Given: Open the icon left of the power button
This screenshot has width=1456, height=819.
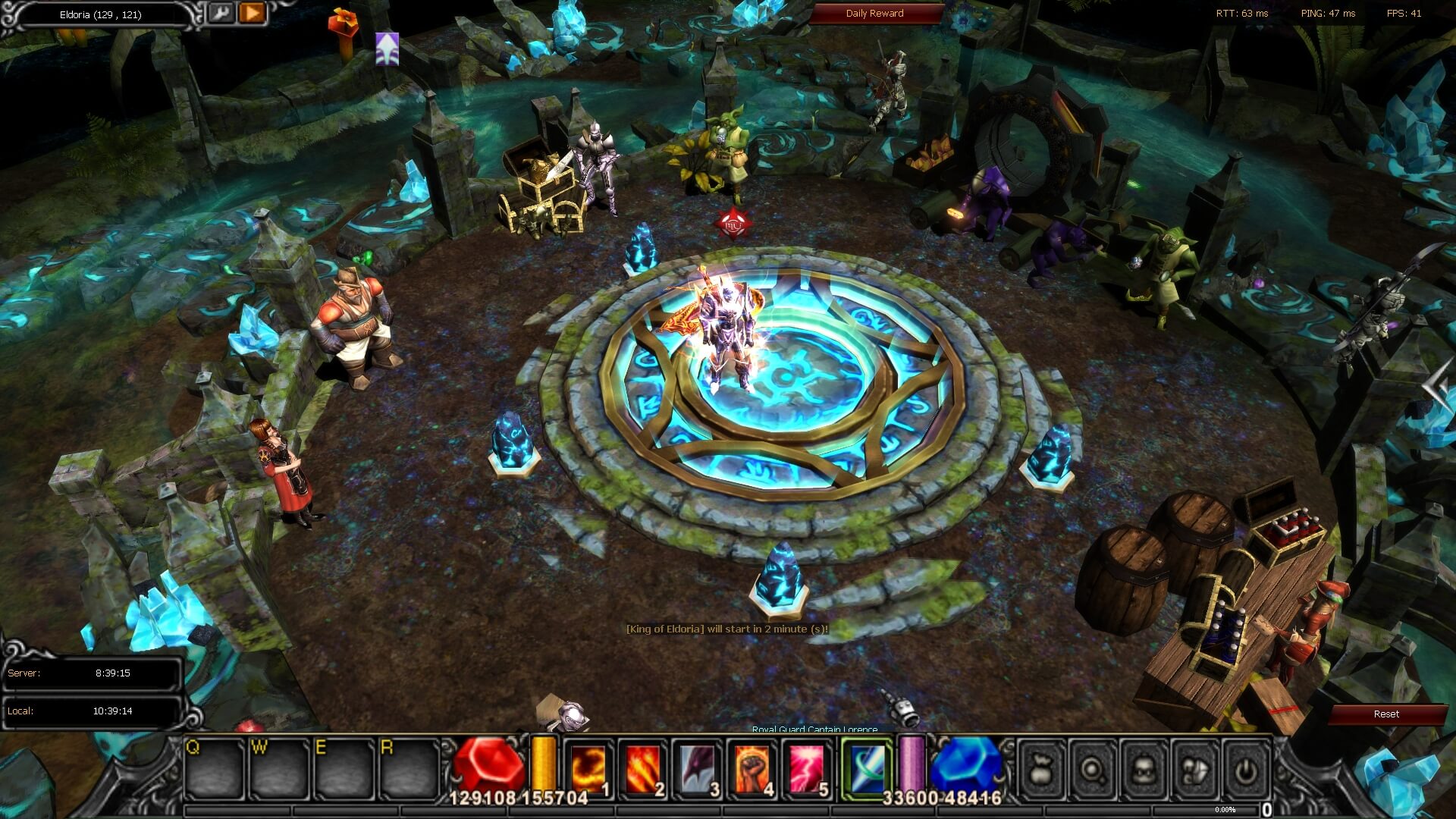Looking at the screenshot, I should click(1194, 770).
